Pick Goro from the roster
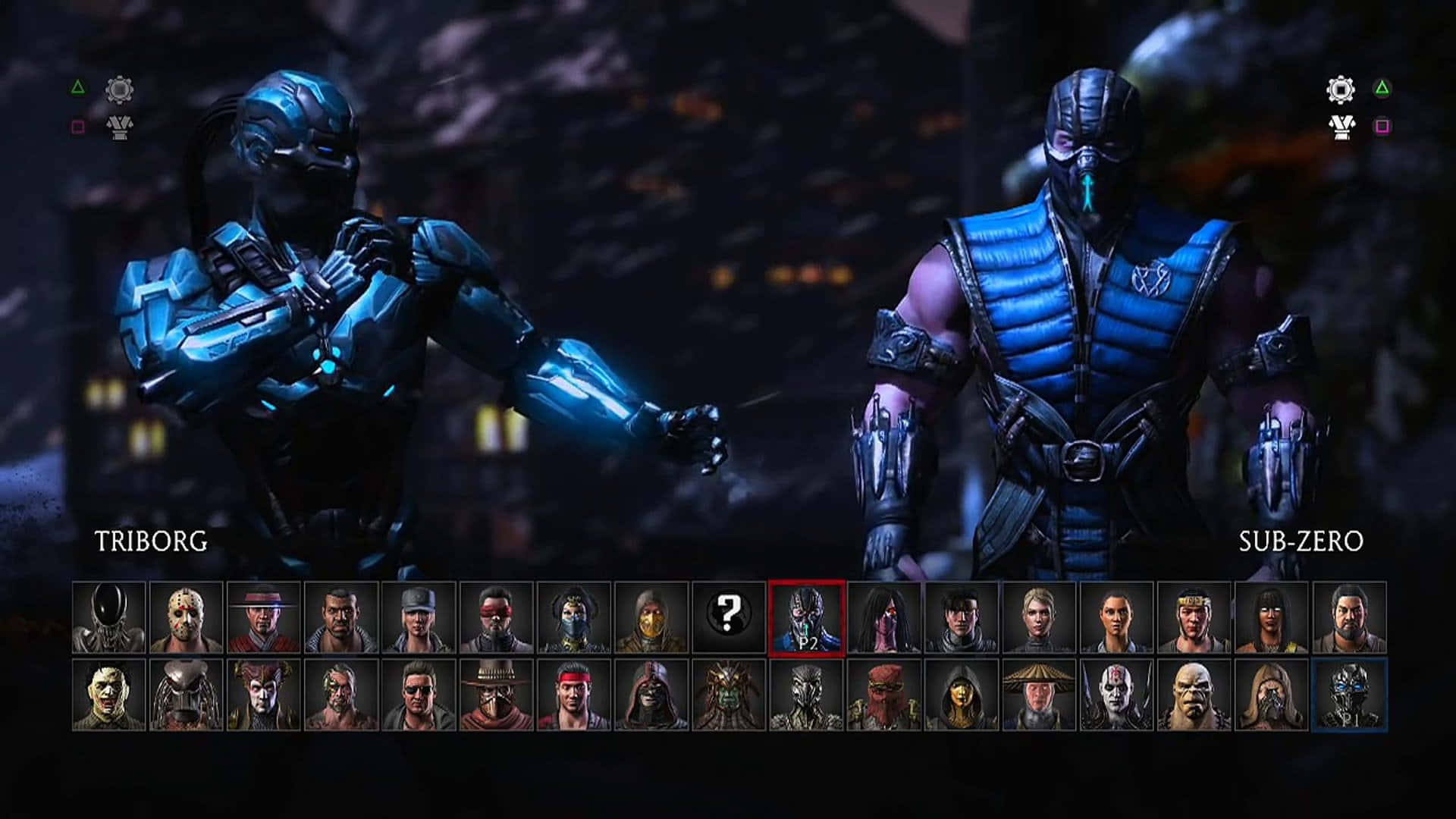This screenshot has height=819, width=1456. click(1194, 695)
